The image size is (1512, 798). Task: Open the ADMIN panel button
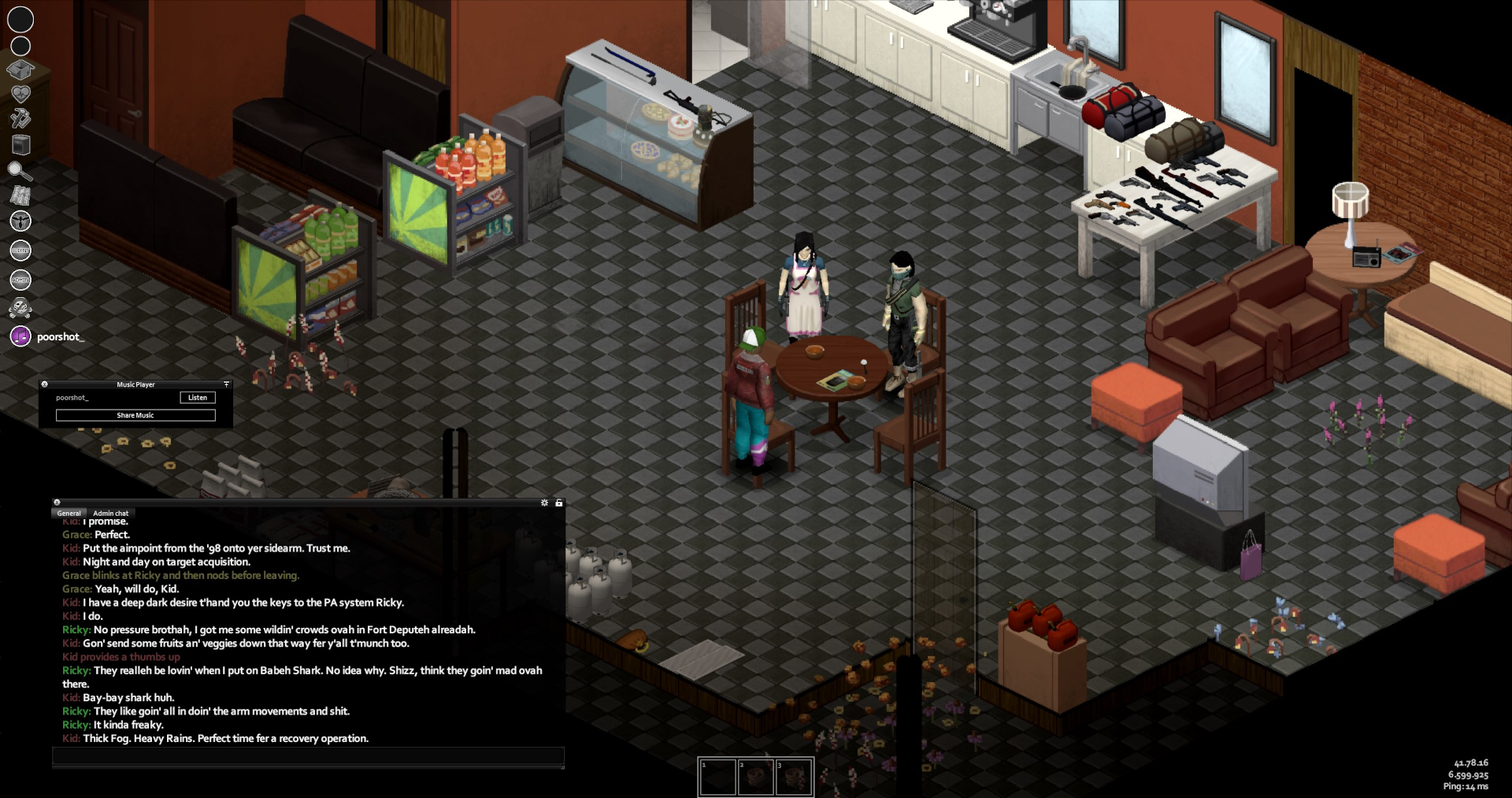20,280
